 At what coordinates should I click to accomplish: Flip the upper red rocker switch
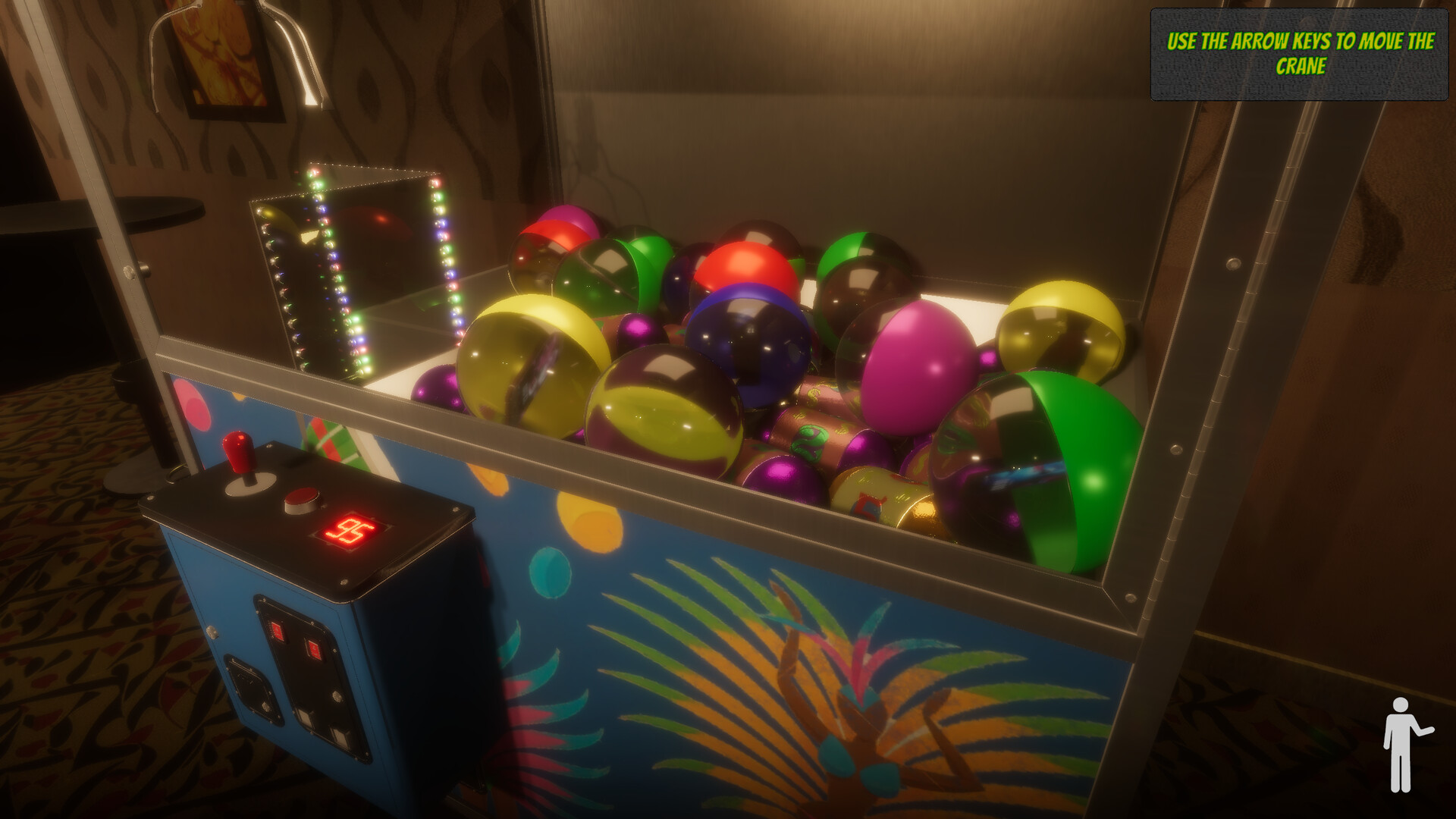[x=278, y=631]
